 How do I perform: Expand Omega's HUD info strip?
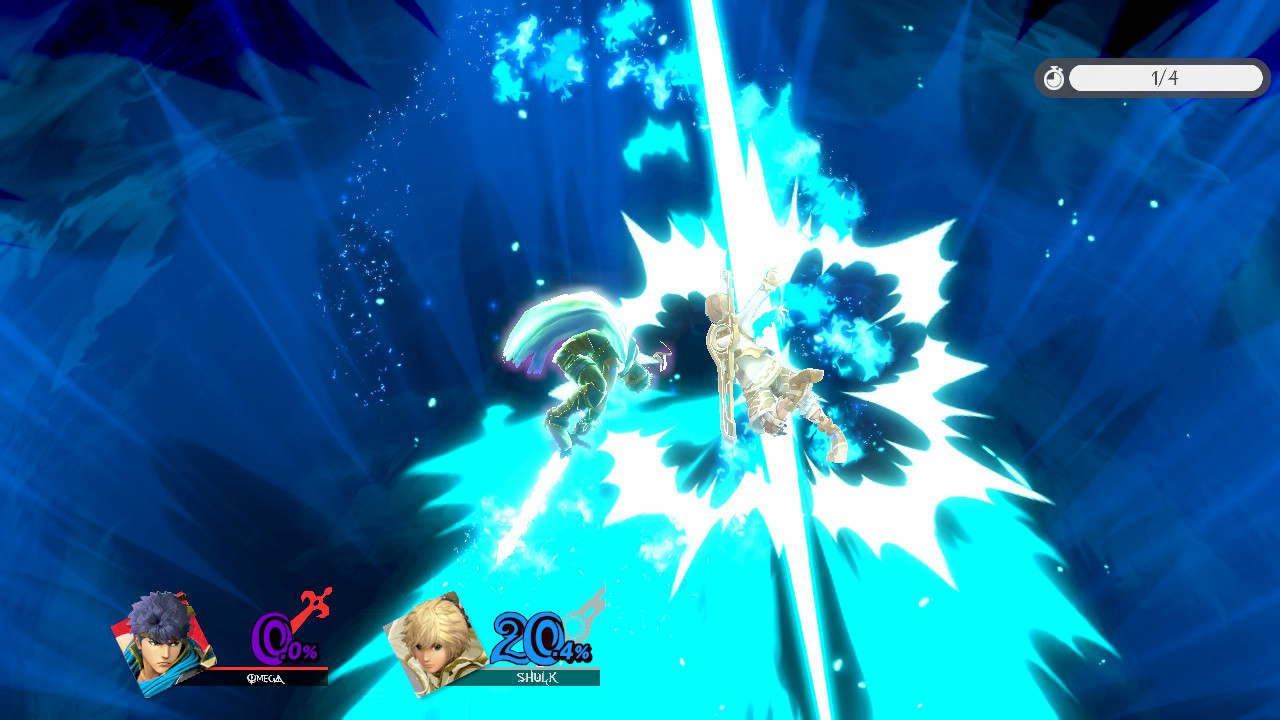(x=251, y=677)
